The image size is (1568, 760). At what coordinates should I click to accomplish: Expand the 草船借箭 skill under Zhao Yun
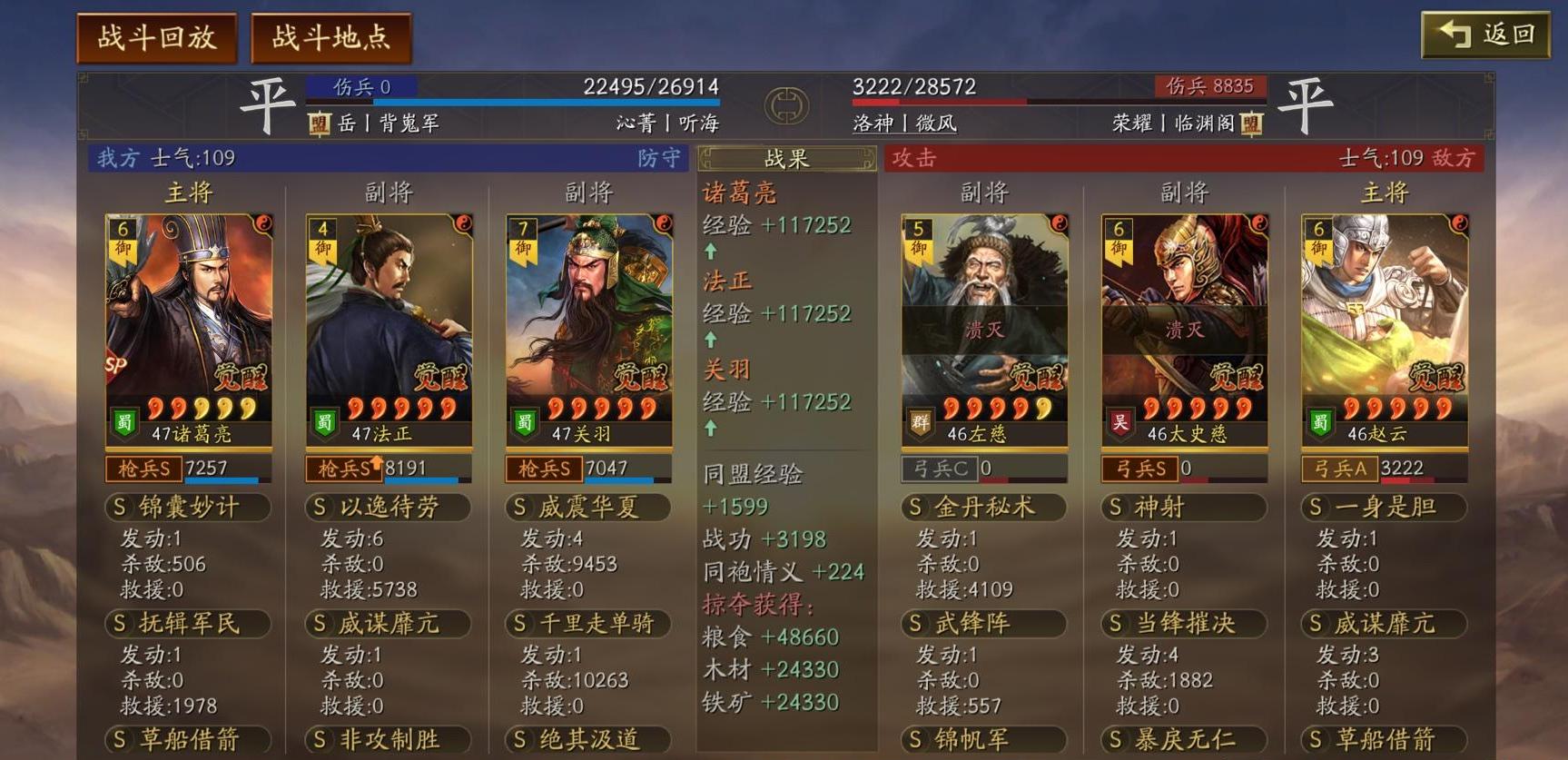pos(1384,740)
